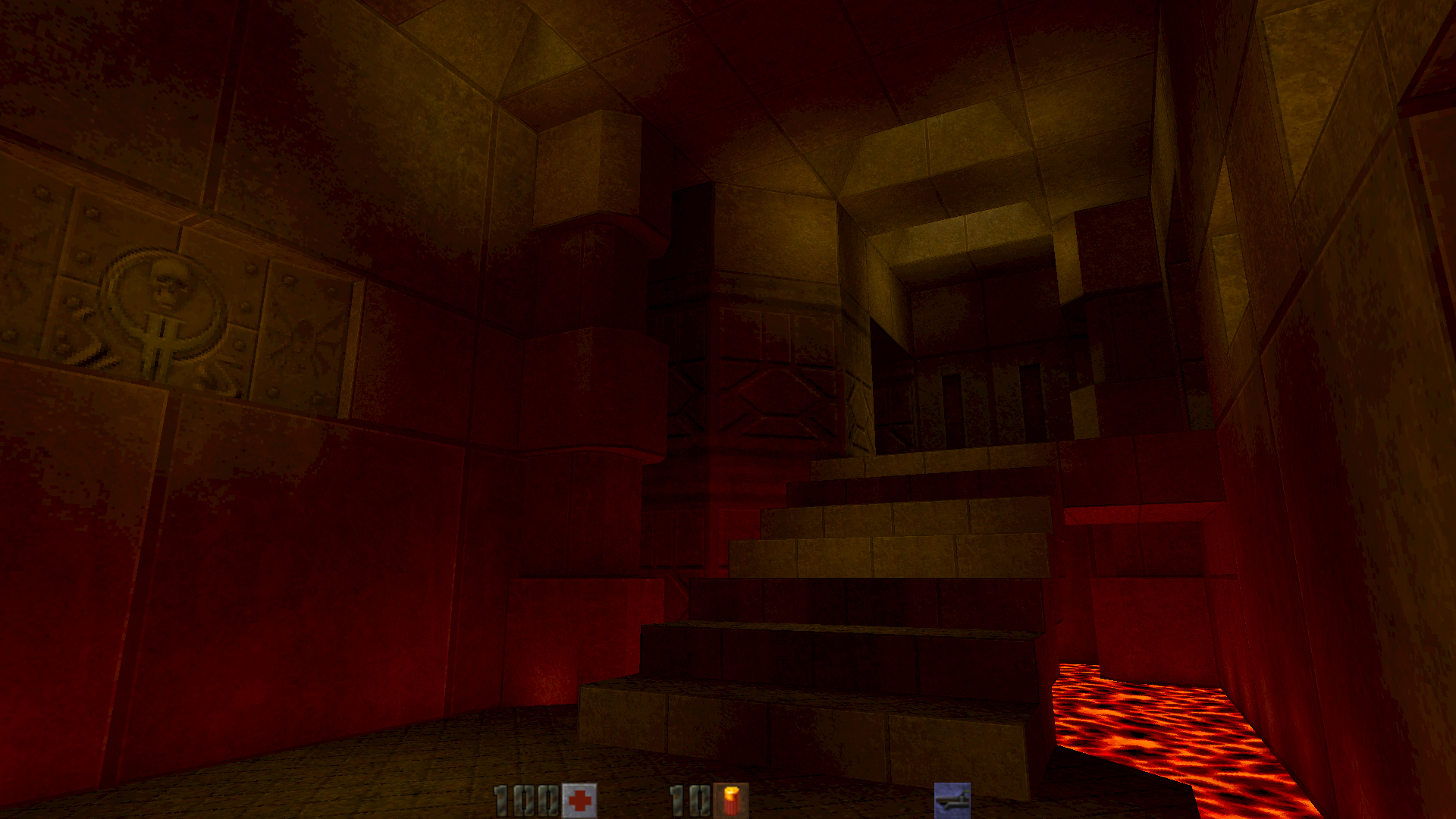Click the red cross health icon
Image resolution: width=1456 pixels, height=819 pixels.
point(580,801)
